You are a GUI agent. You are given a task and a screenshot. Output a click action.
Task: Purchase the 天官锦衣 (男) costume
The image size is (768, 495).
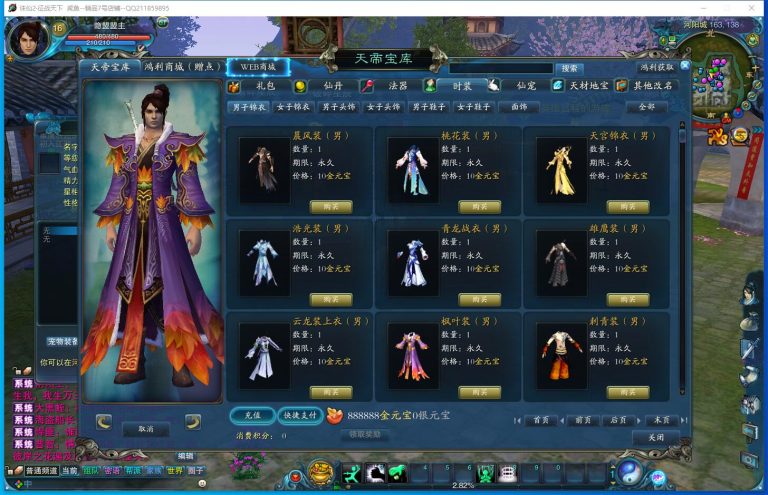click(x=628, y=207)
